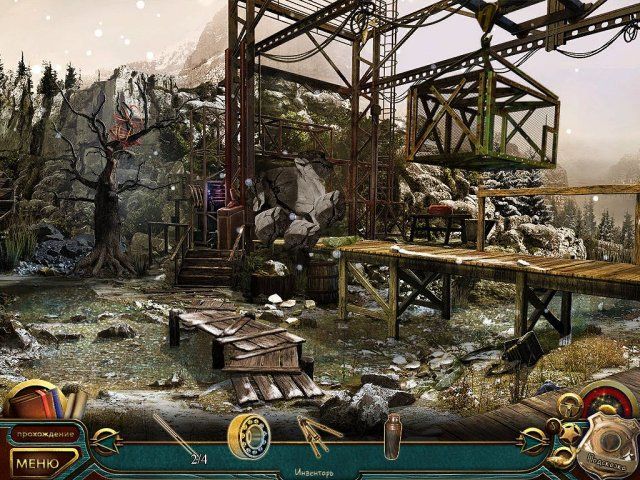
Task: Open the прохождение walkthrough guide
Action: [x=45, y=434]
